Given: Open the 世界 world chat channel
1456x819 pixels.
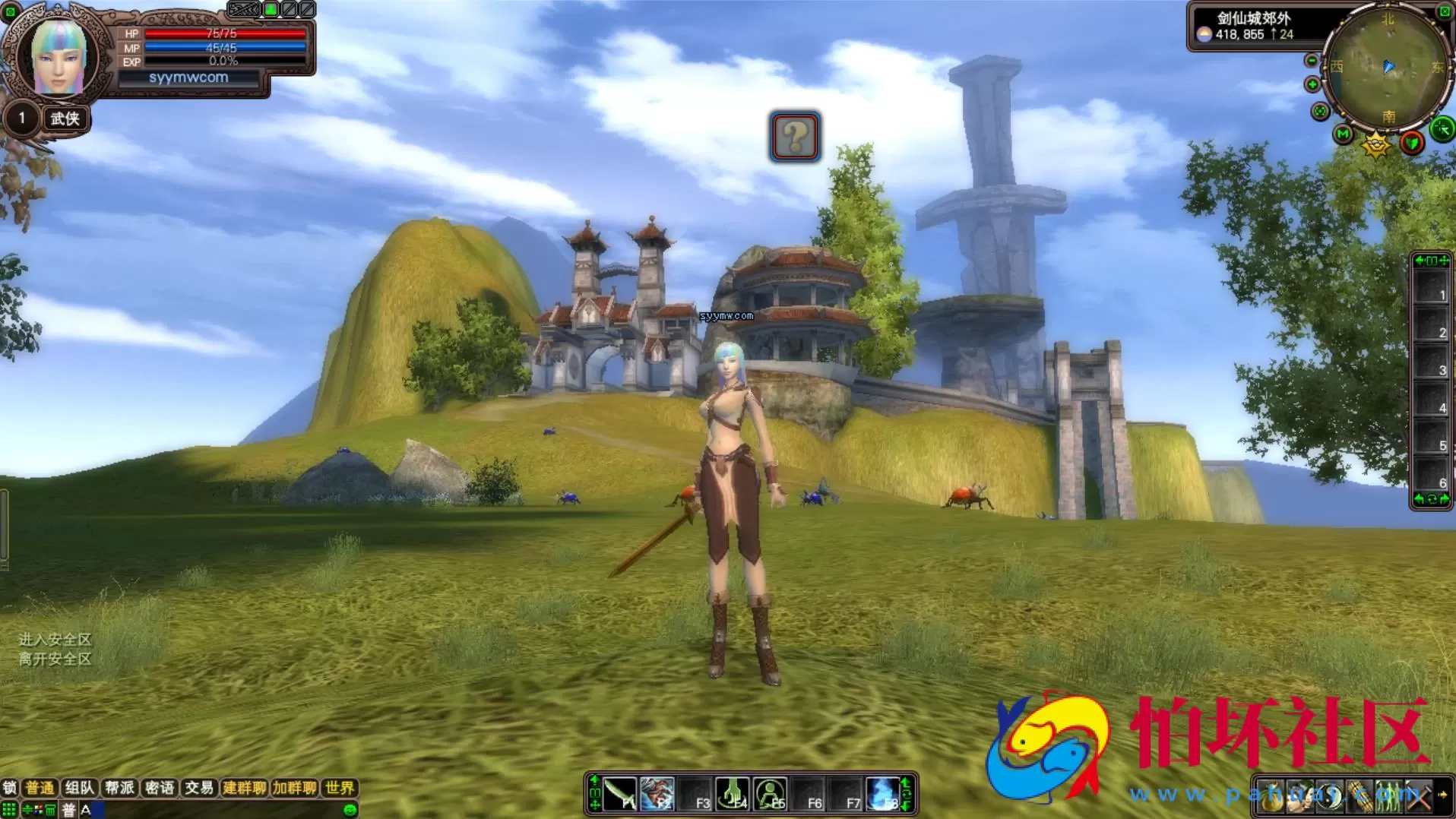Looking at the screenshot, I should click(340, 788).
